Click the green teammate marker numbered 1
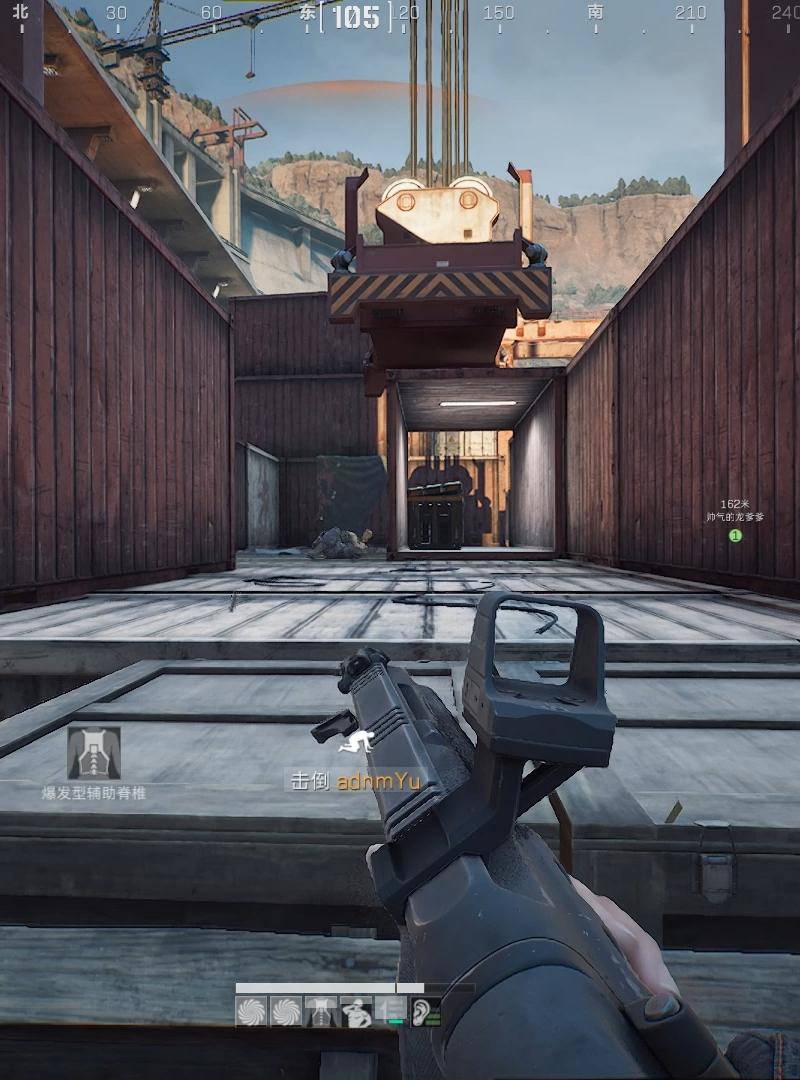The height and width of the screenshot is (1080, 800). 735,536
